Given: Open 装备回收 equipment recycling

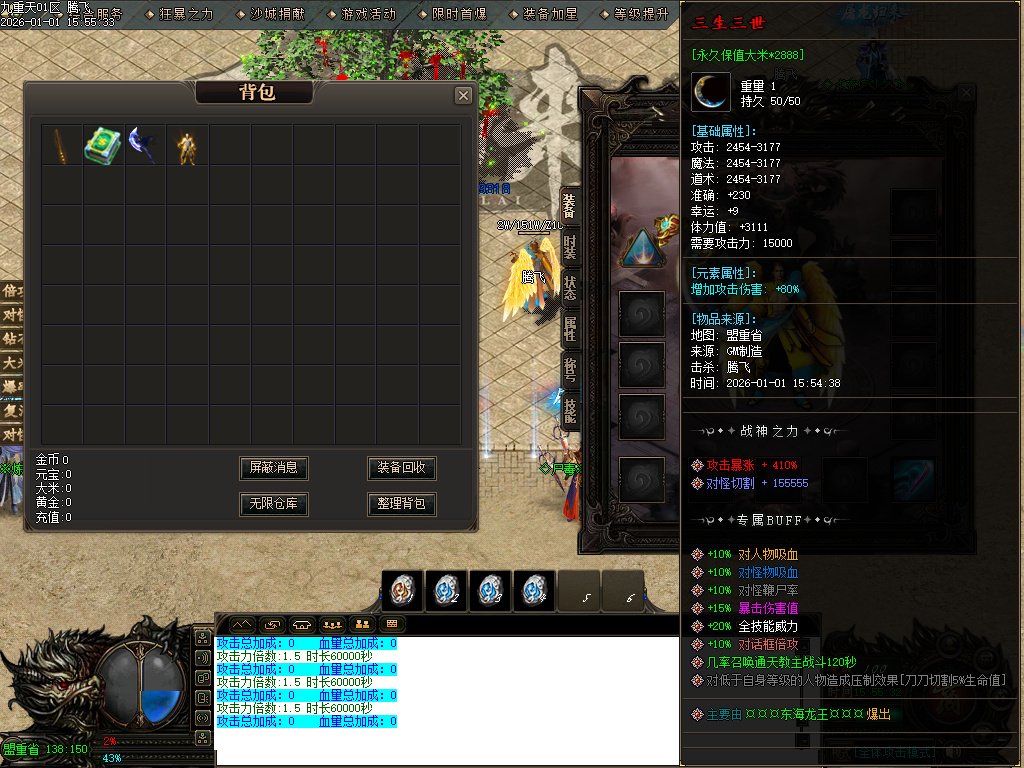Looking at the screenshot, I should point(402,468).
